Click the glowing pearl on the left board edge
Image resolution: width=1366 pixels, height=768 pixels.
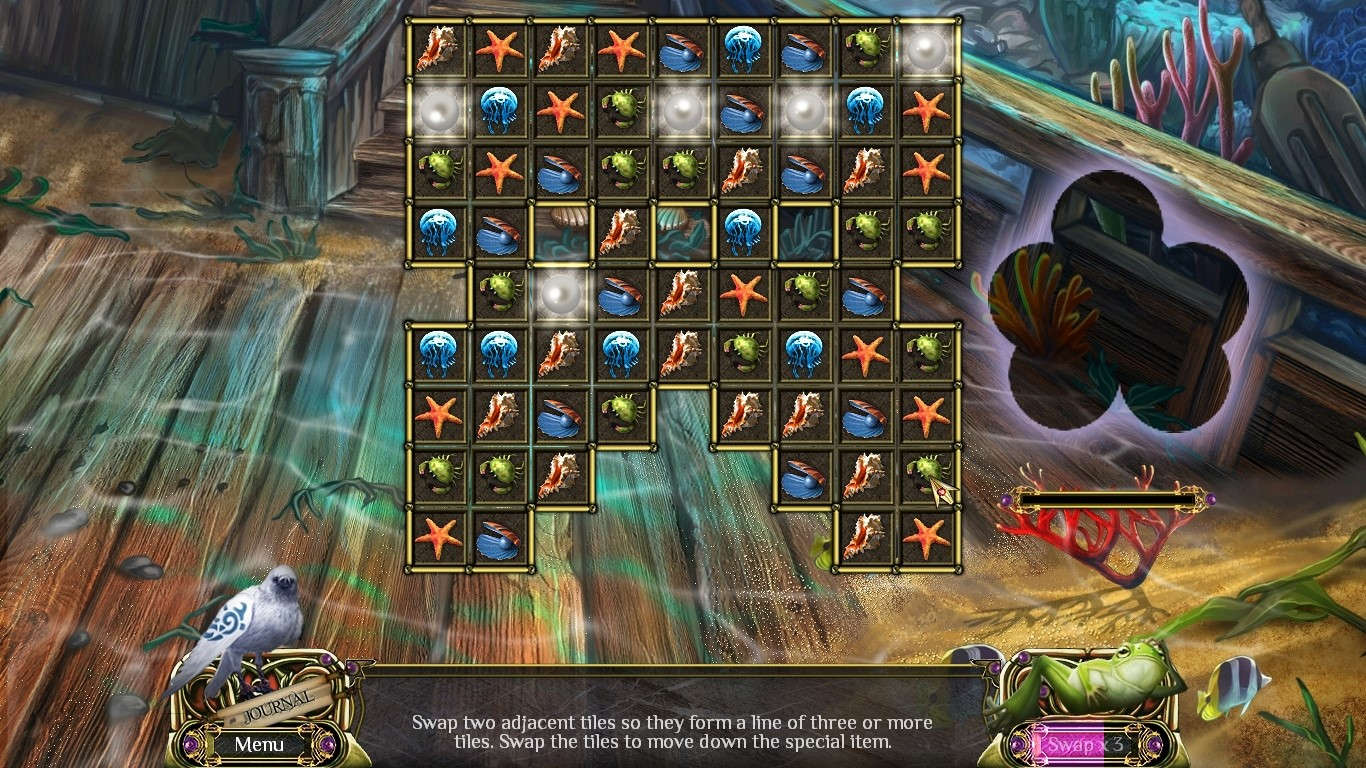pyautogui.click(x=435, y=110)
